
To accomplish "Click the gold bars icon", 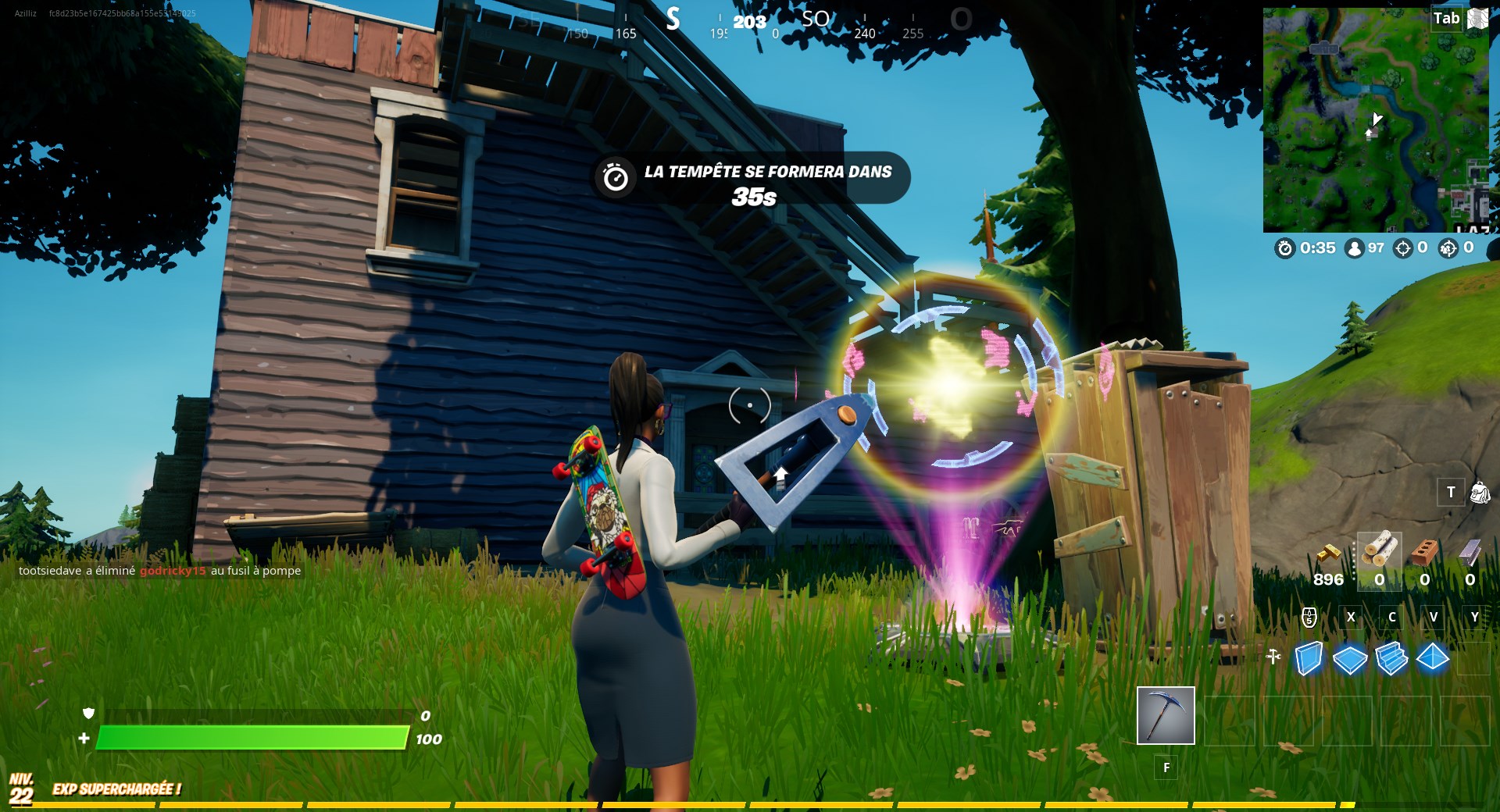I will [1329, 554].
